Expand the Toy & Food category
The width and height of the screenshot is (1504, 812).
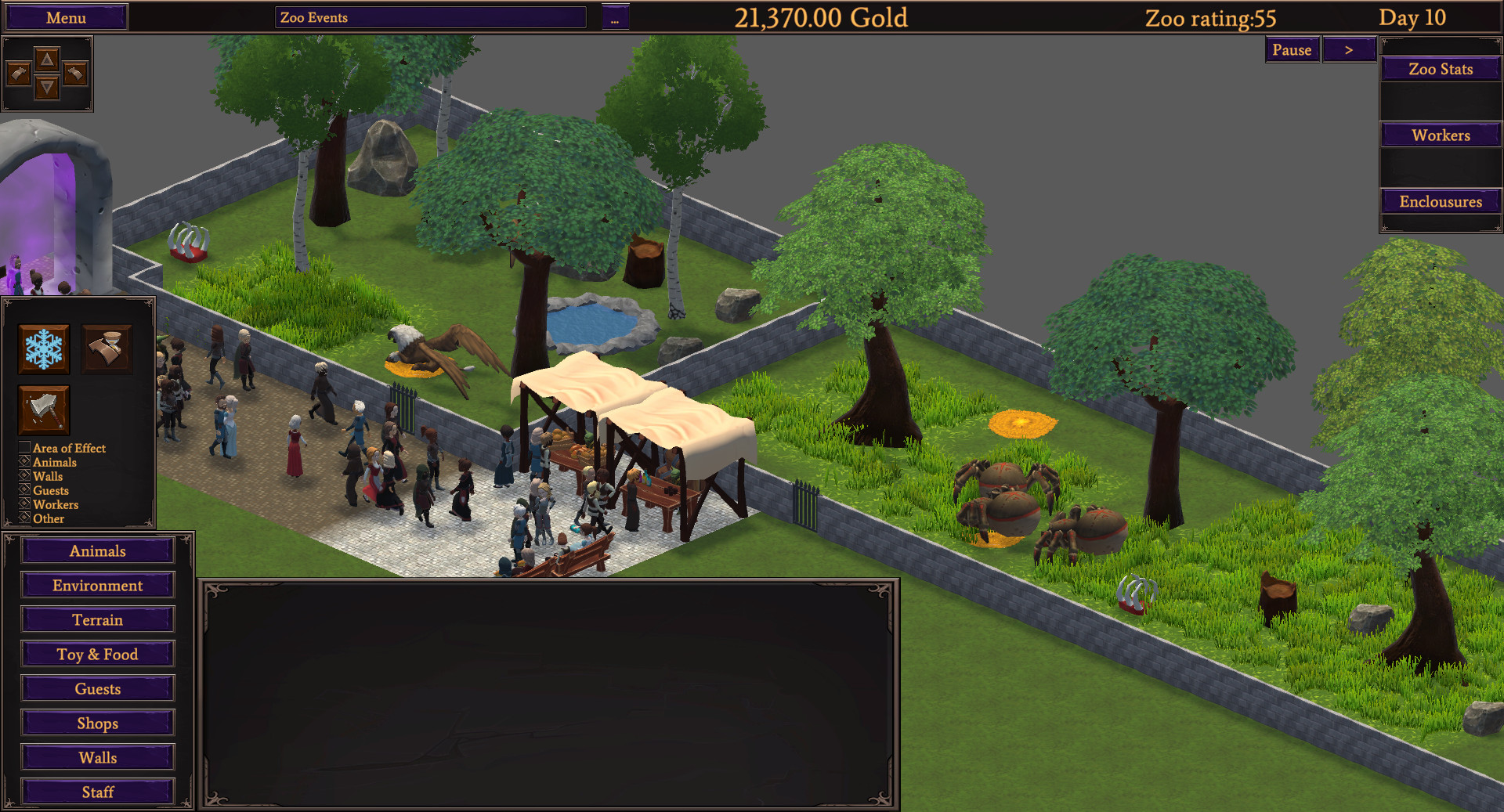pyautogui.click(x=97, y=654)
